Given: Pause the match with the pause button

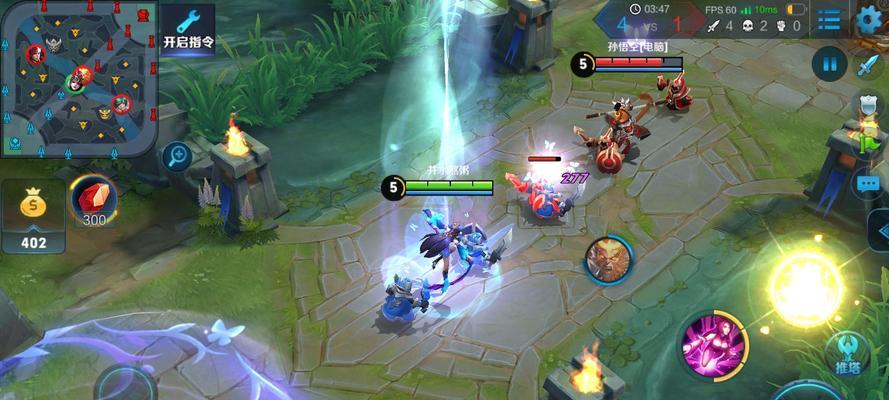Looking at the screenshot, I should coord(829,65).
